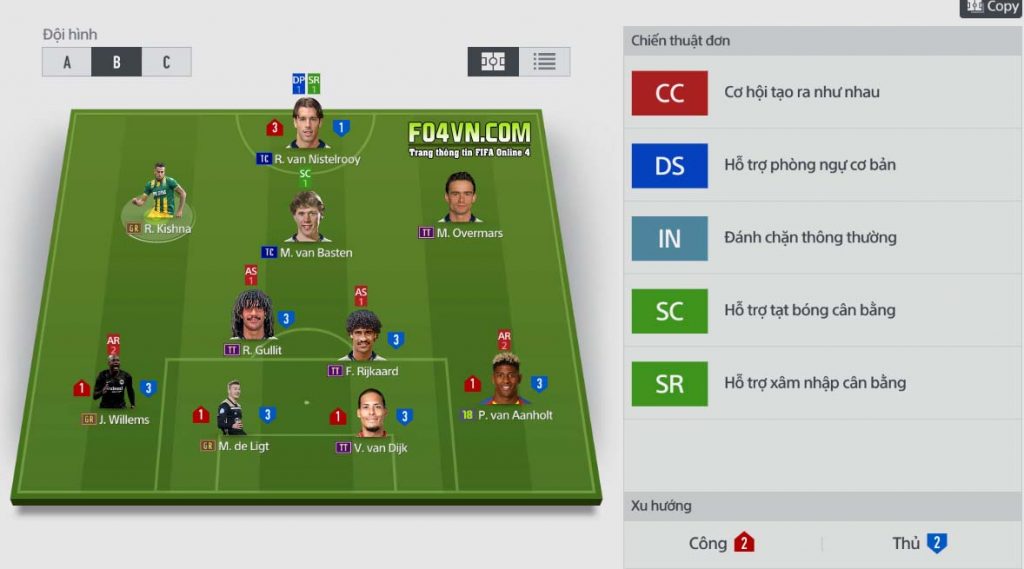Select the green SC tactic tile

(x=670, y=311)
